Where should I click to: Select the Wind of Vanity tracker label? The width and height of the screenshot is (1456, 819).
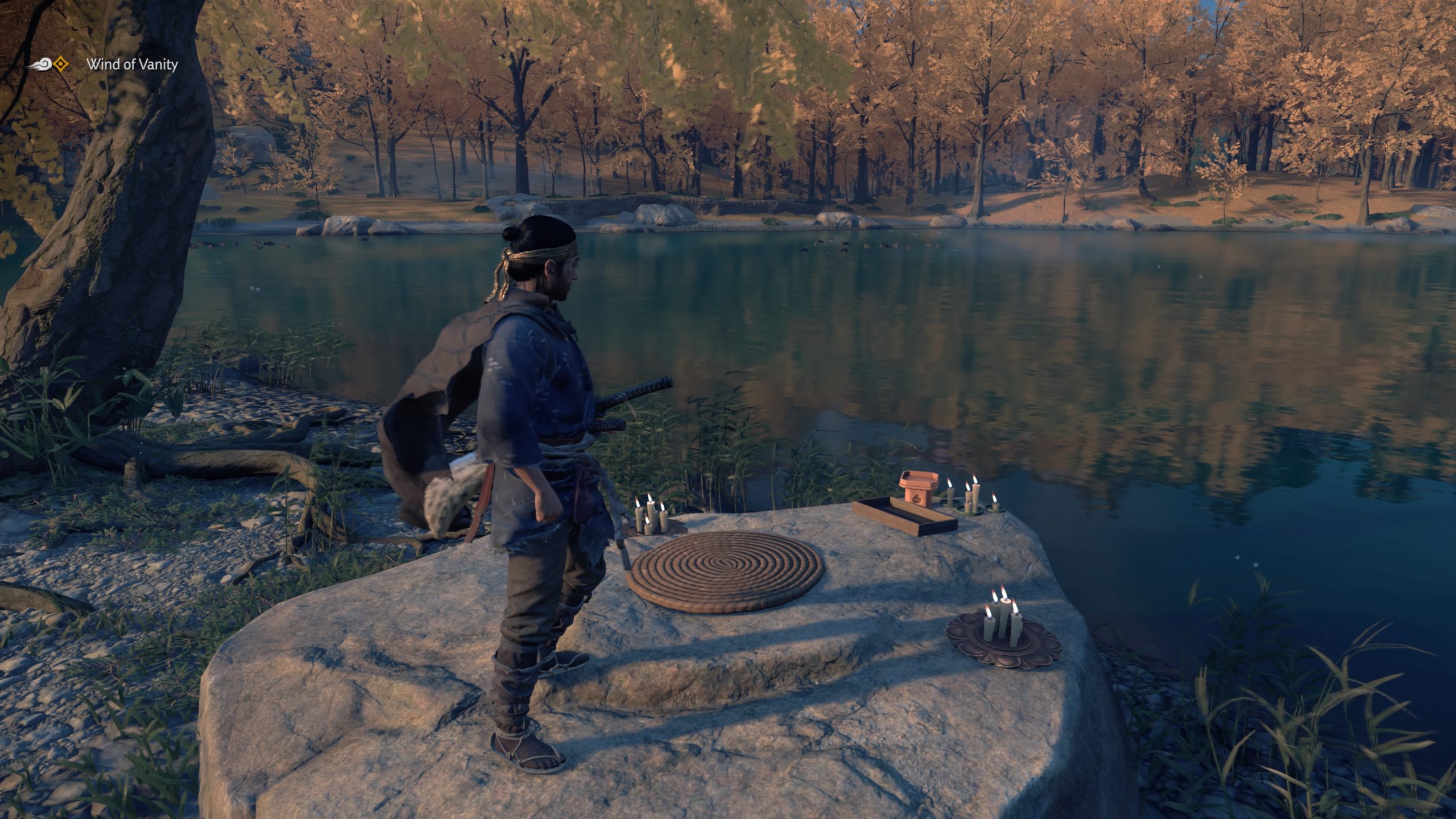pyautogui.click(x=132, y=64)
